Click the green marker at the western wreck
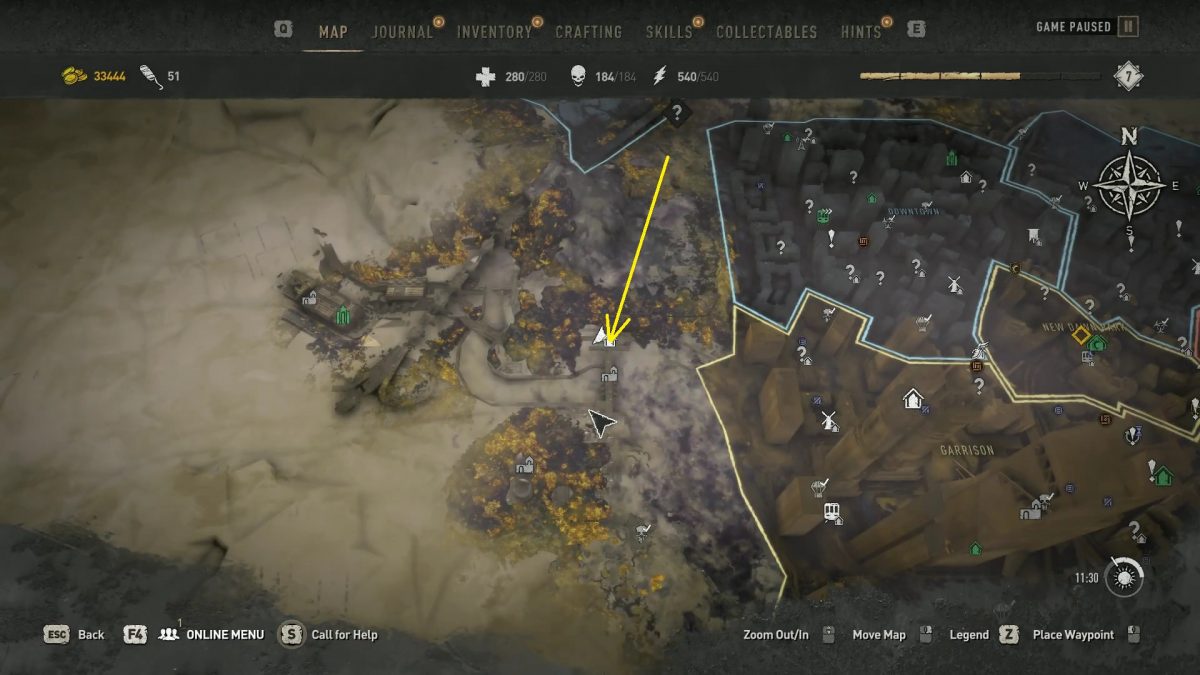1200x675 pixels. tap(343, 316)
